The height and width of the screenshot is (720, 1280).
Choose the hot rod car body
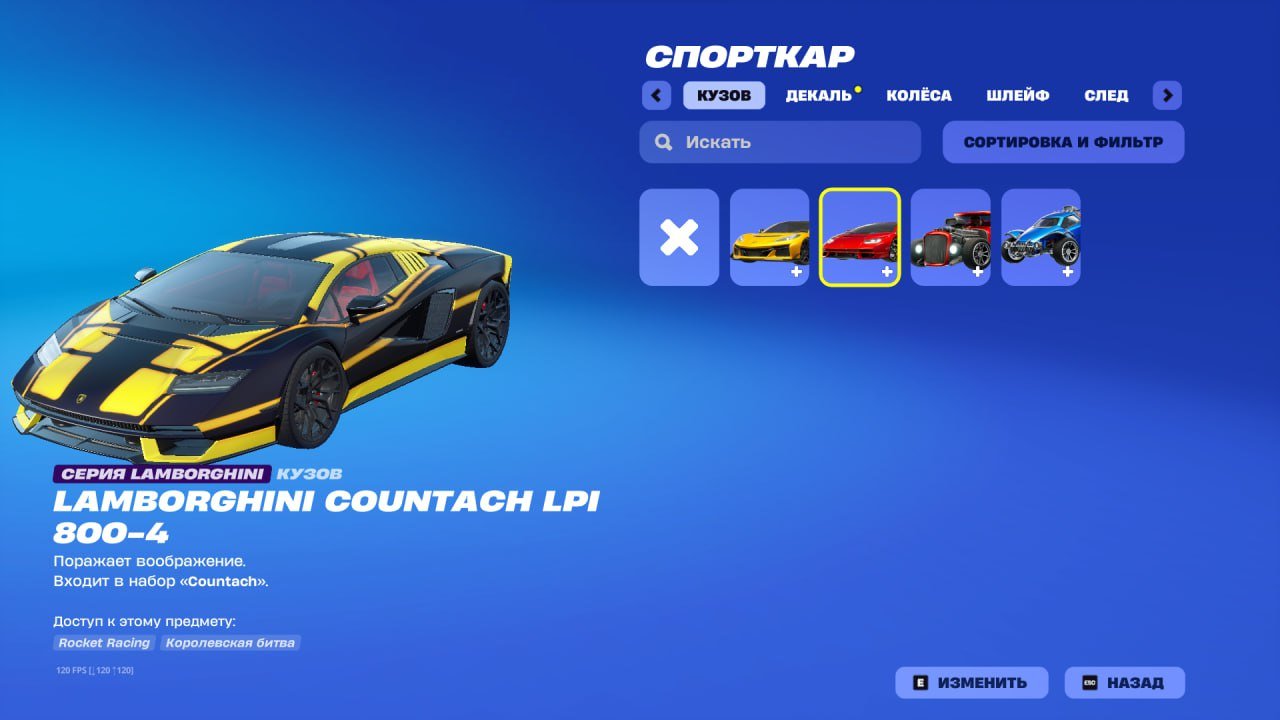[x=950, y=237]
